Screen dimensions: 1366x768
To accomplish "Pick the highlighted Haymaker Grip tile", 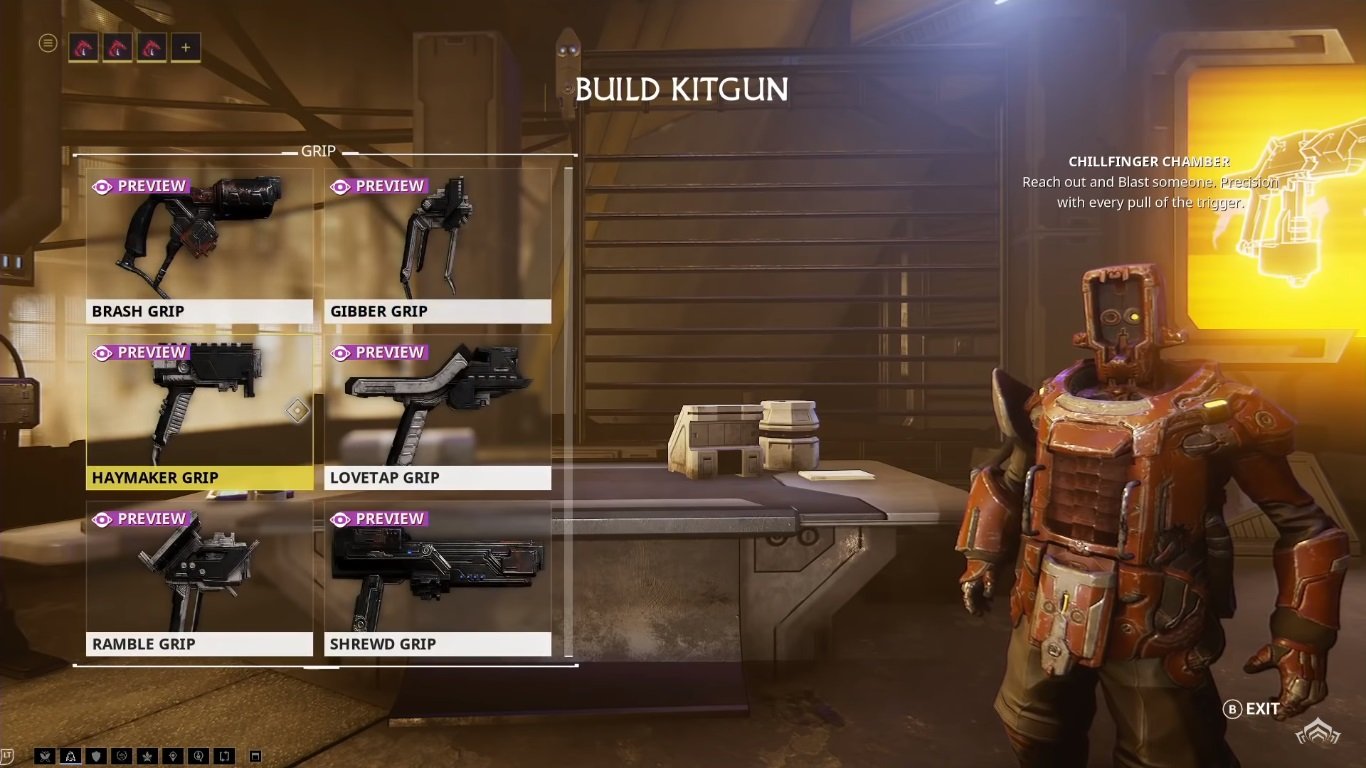I will pyautogui.click(x=199, y=412).
